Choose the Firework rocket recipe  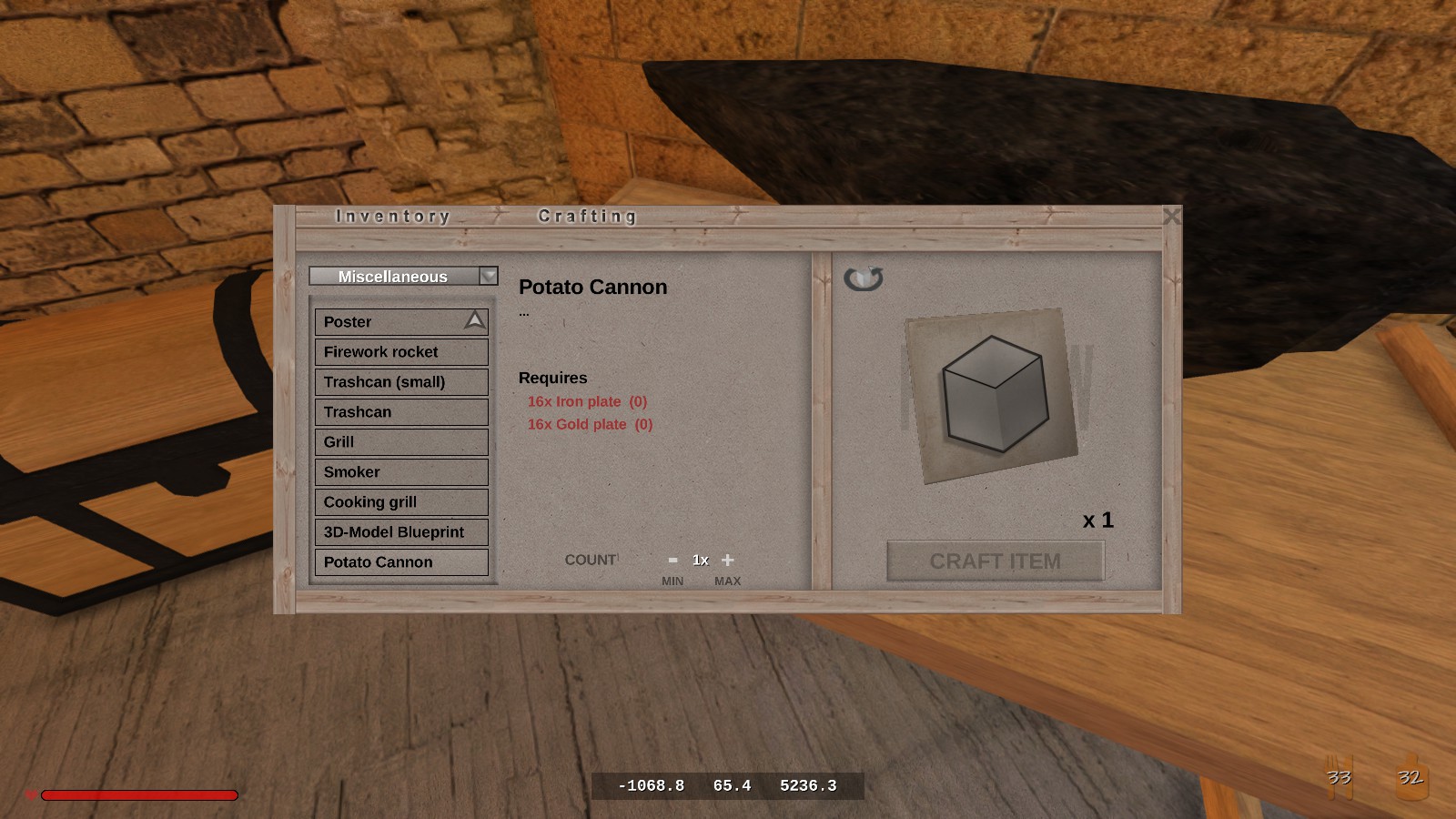tap(400, 352)
